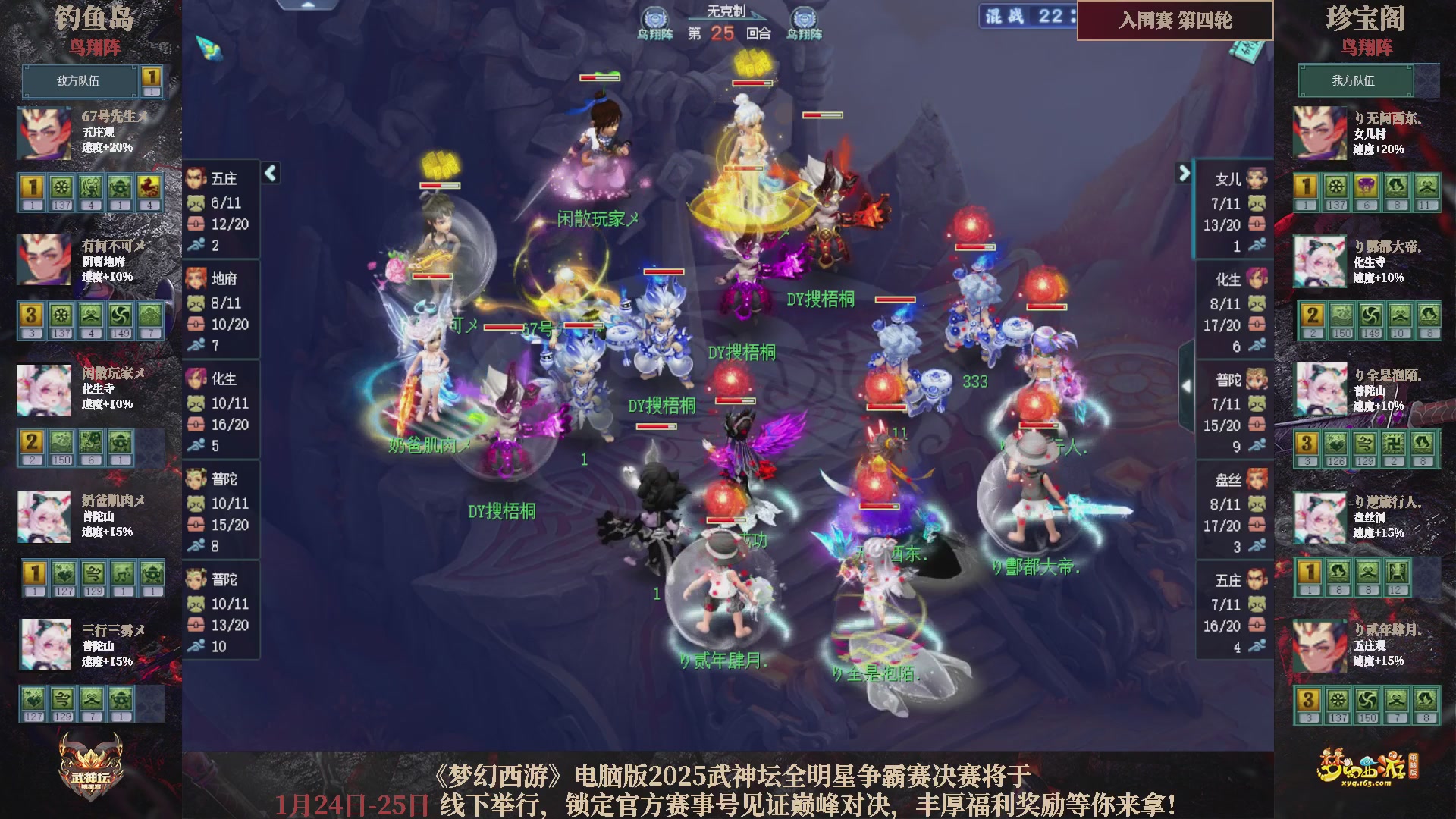
Task: Click the 武神坛 logo in bottom left corner
Action: 89,766
